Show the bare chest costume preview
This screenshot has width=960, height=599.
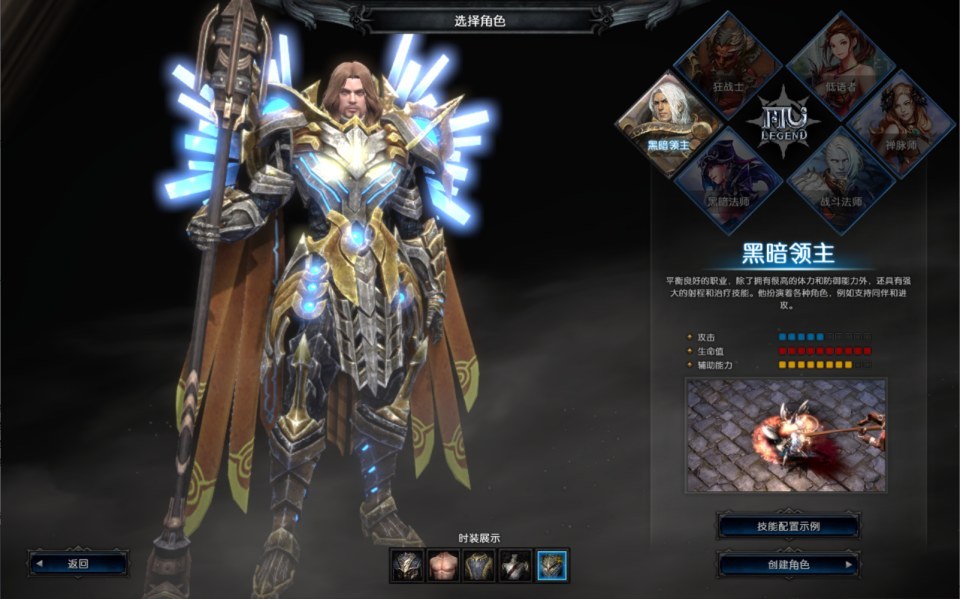(442, 566)
